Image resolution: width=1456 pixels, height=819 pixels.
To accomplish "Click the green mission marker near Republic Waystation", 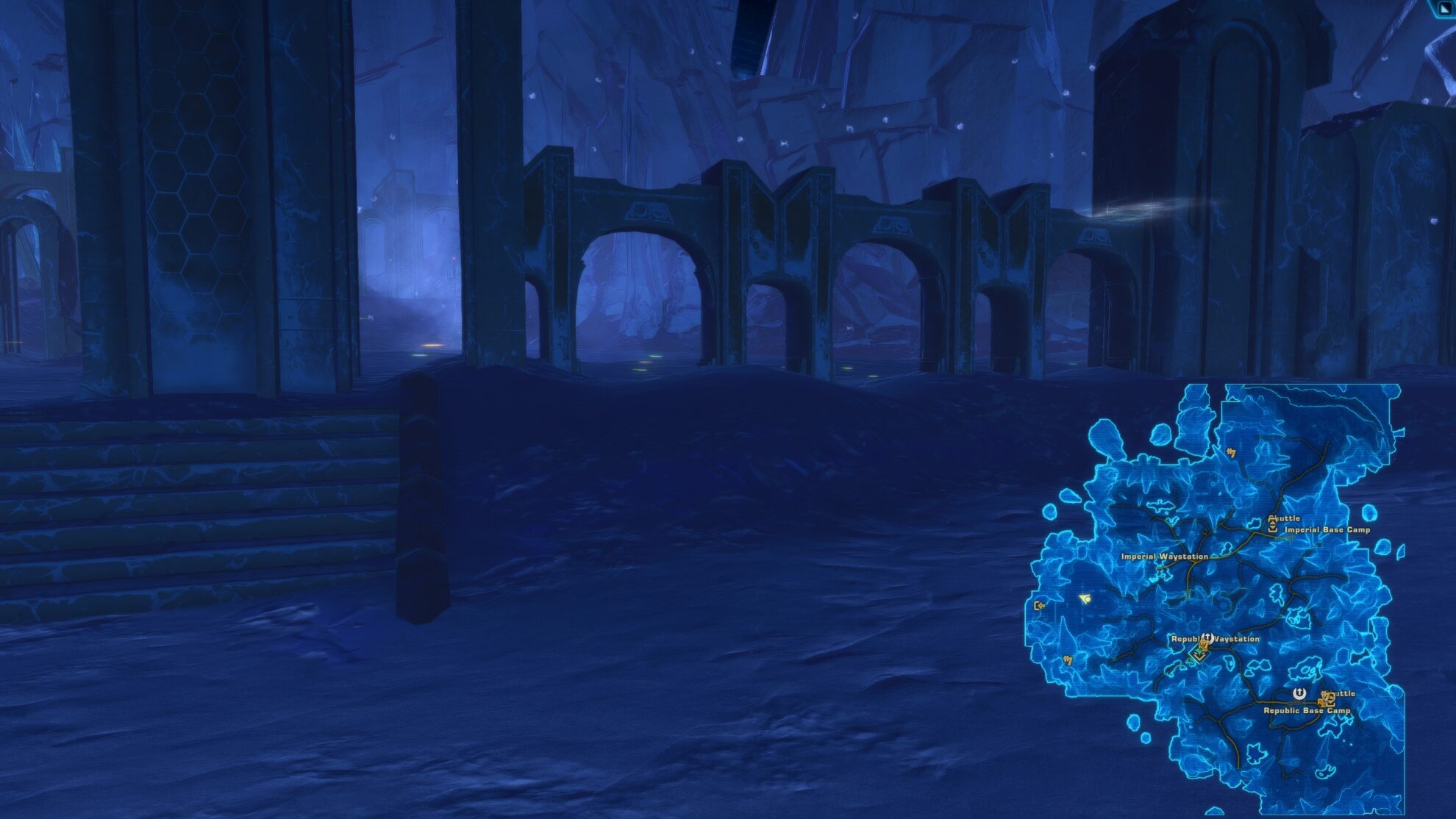I will point(1200,652).
